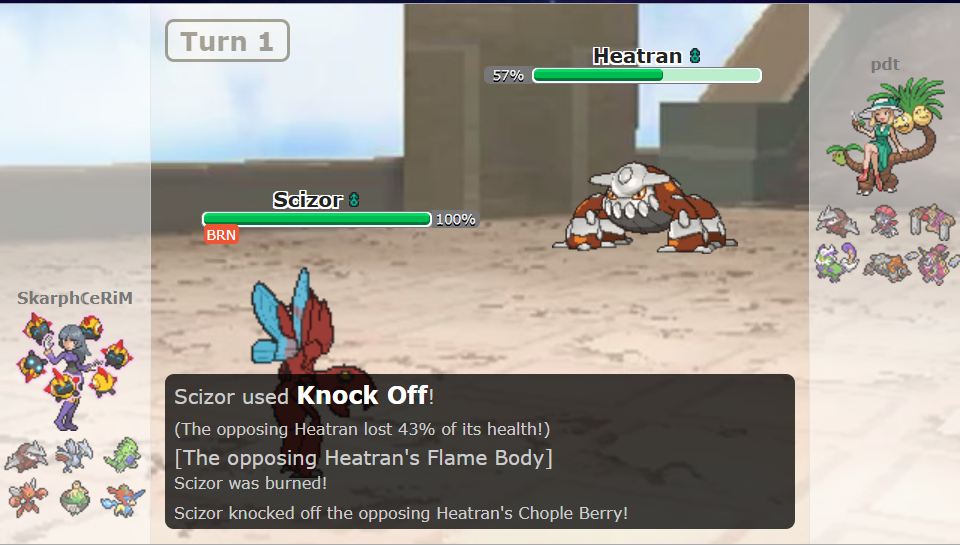This screenshot has width=960, height=545.
Task: Select the Weavile team icon
Action: [884, 222]
